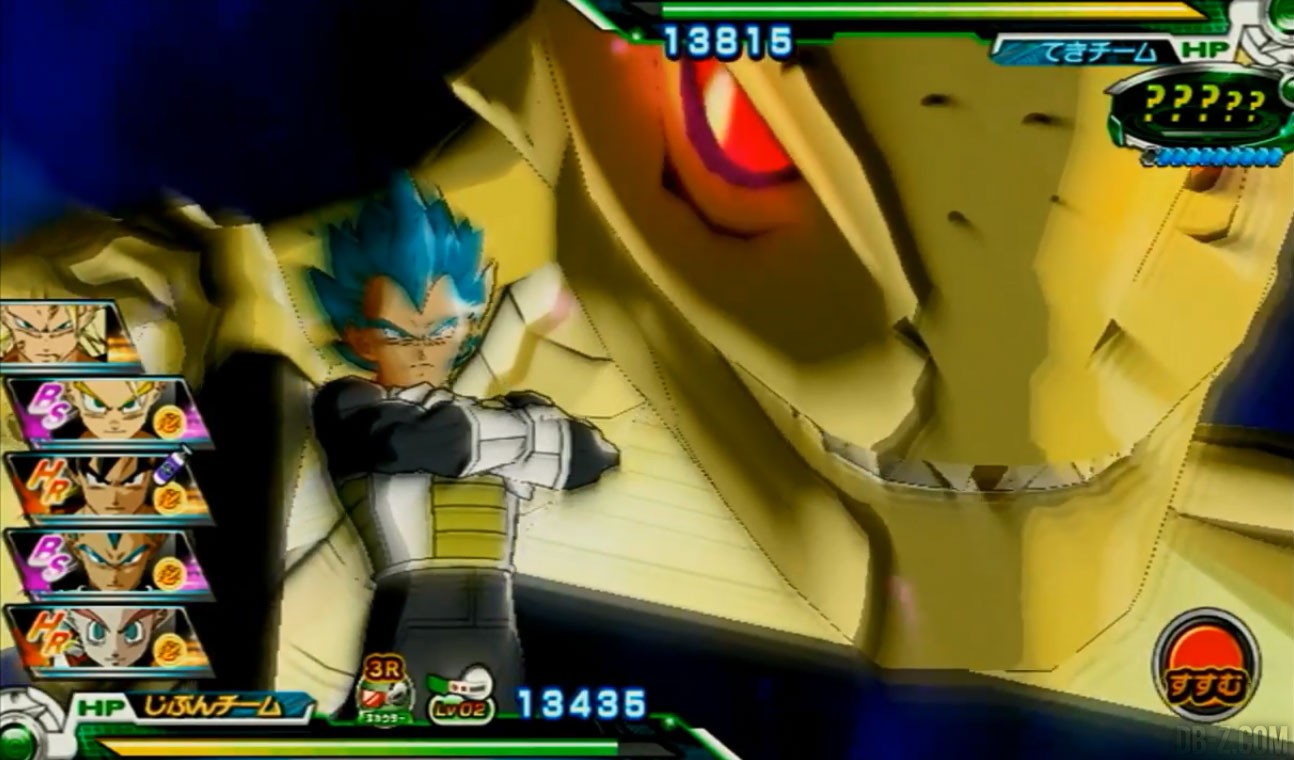Tap the orange すすむ advance button
The image size is (1294, 760).
(1205, 664)
